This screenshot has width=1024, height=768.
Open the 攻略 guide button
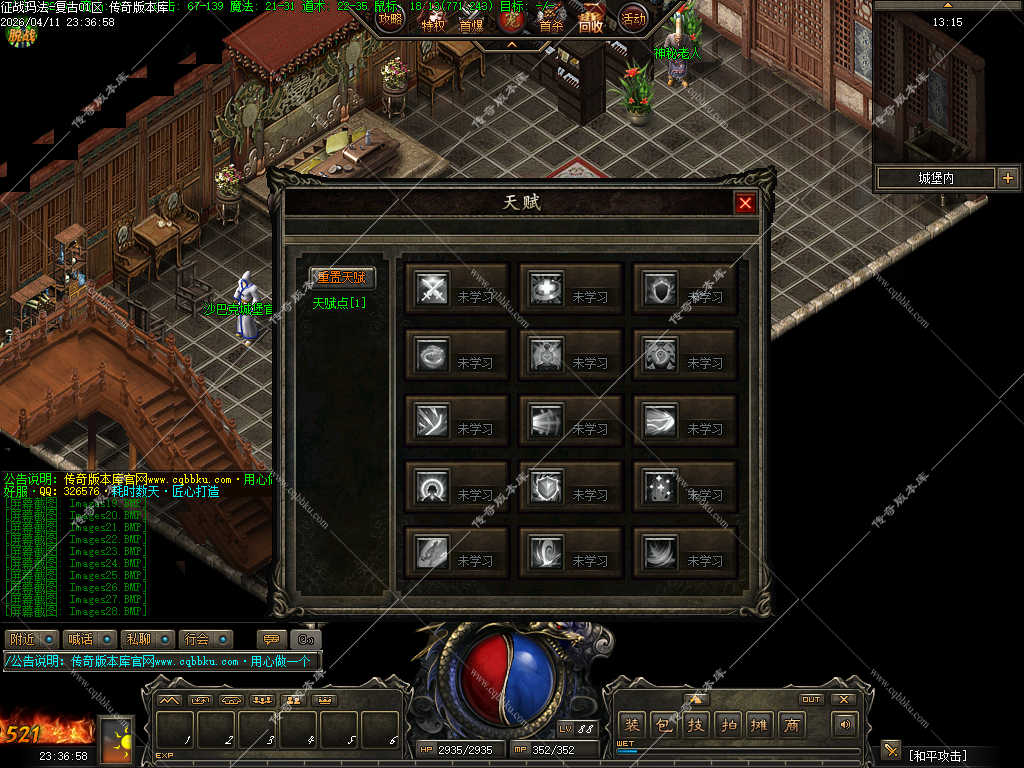(390, 17)
